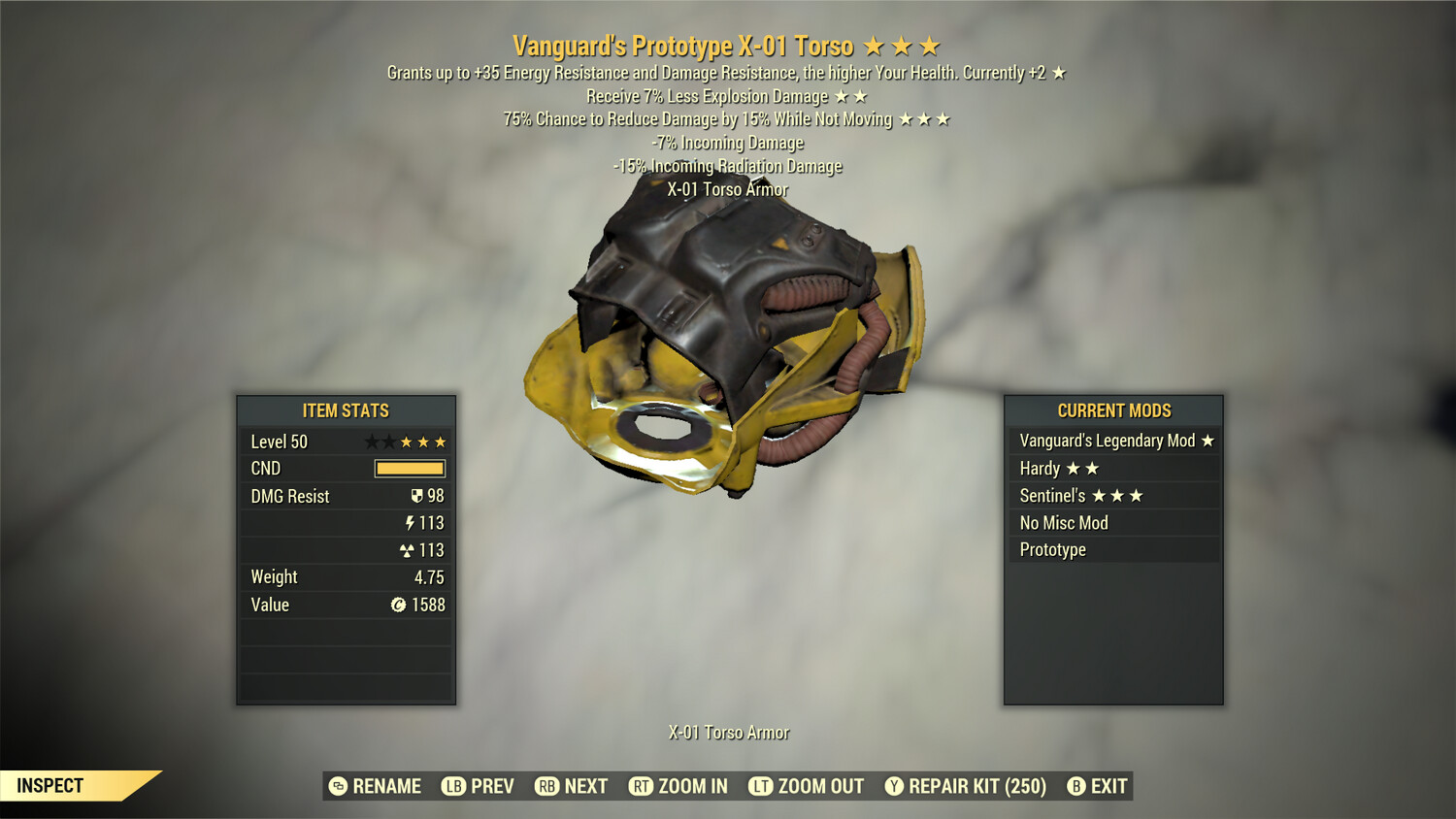Viewport: 1456px width, 819px height.
Task: Click the B controller icon for Exit
Action: click(x=1075, y=786)
